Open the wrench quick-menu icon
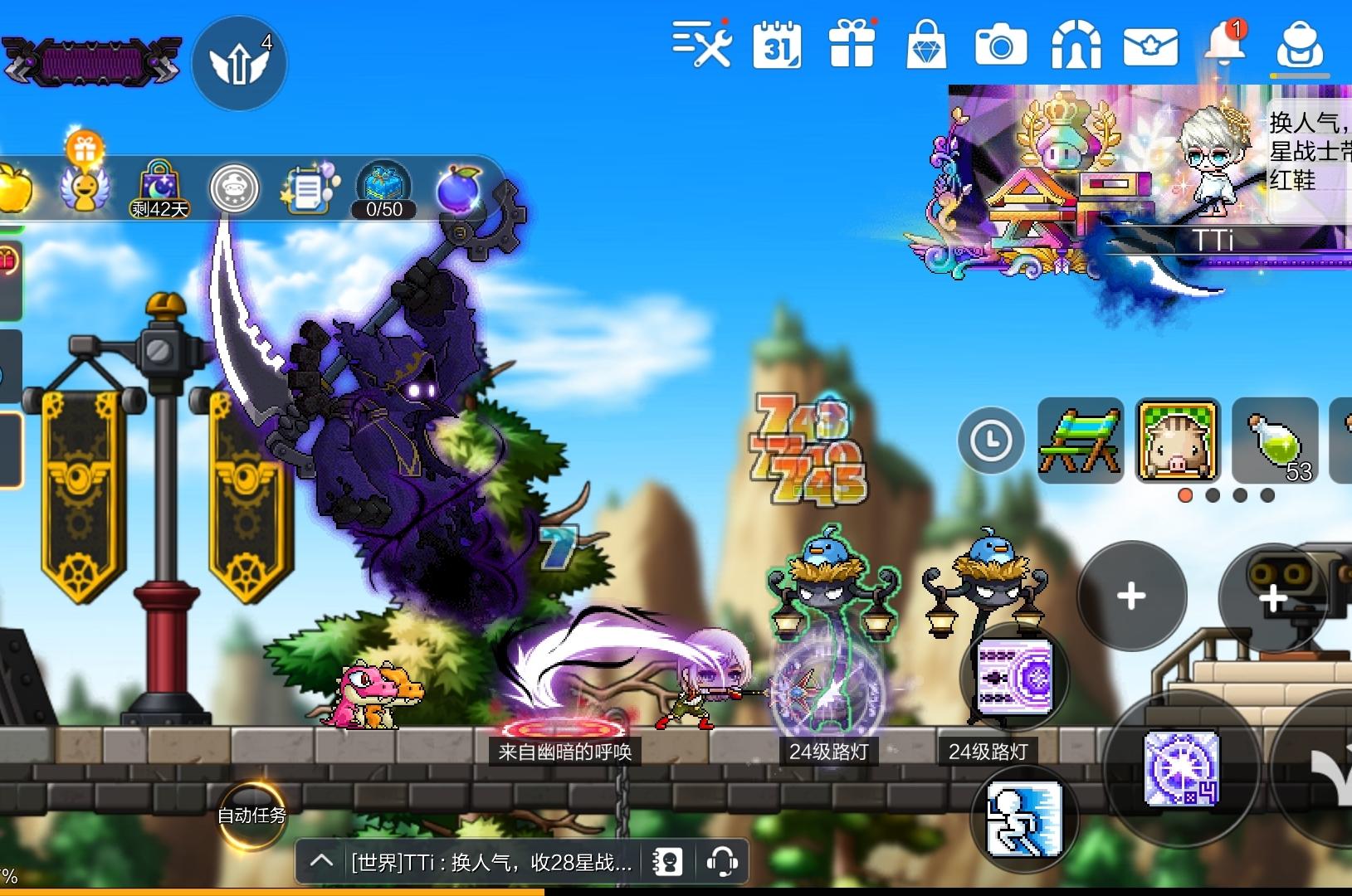The width and height of the screenshot is (1352, 896). [x=701, y=46]
